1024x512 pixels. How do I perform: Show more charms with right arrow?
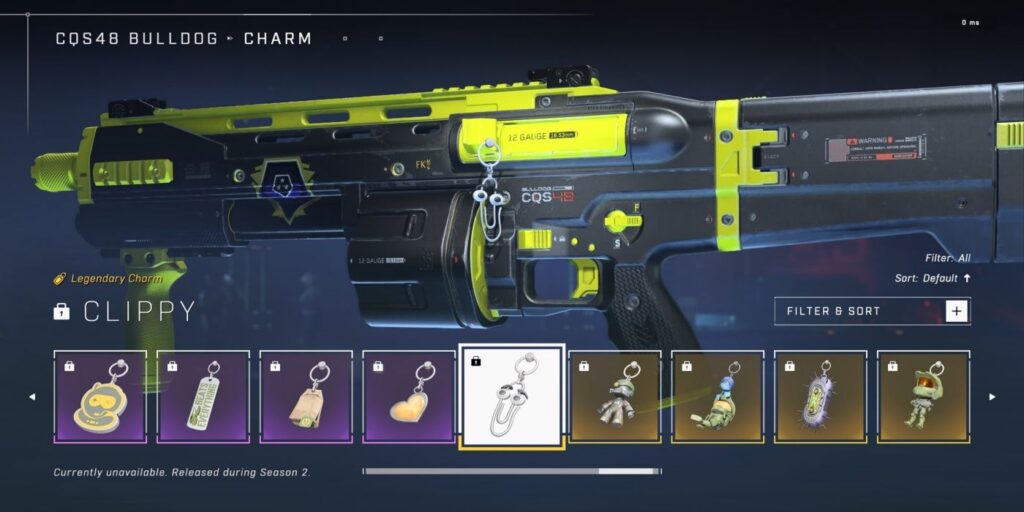pos(992,397)
